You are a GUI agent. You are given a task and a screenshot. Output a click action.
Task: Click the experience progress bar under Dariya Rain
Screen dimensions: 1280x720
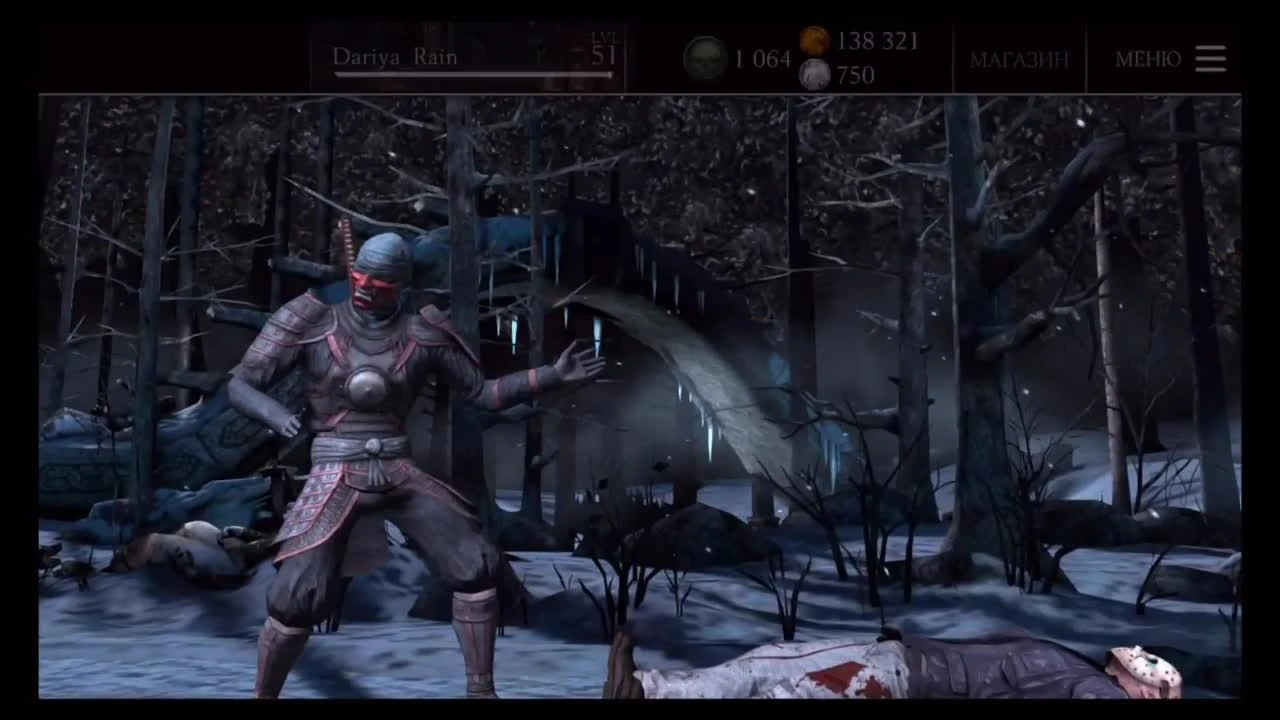pos(470,75)
